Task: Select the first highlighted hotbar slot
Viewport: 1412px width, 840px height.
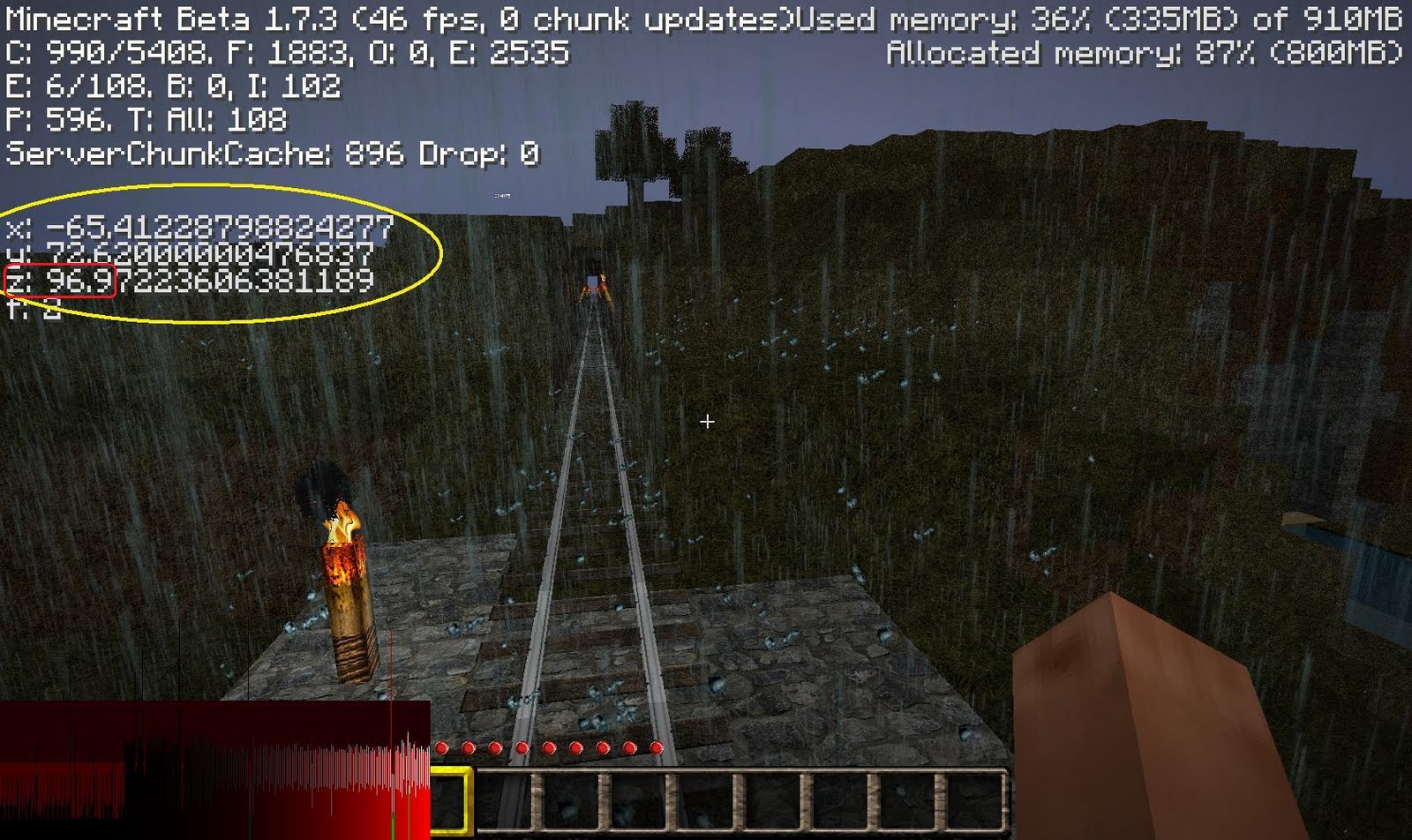Action: tap(446, 799)
